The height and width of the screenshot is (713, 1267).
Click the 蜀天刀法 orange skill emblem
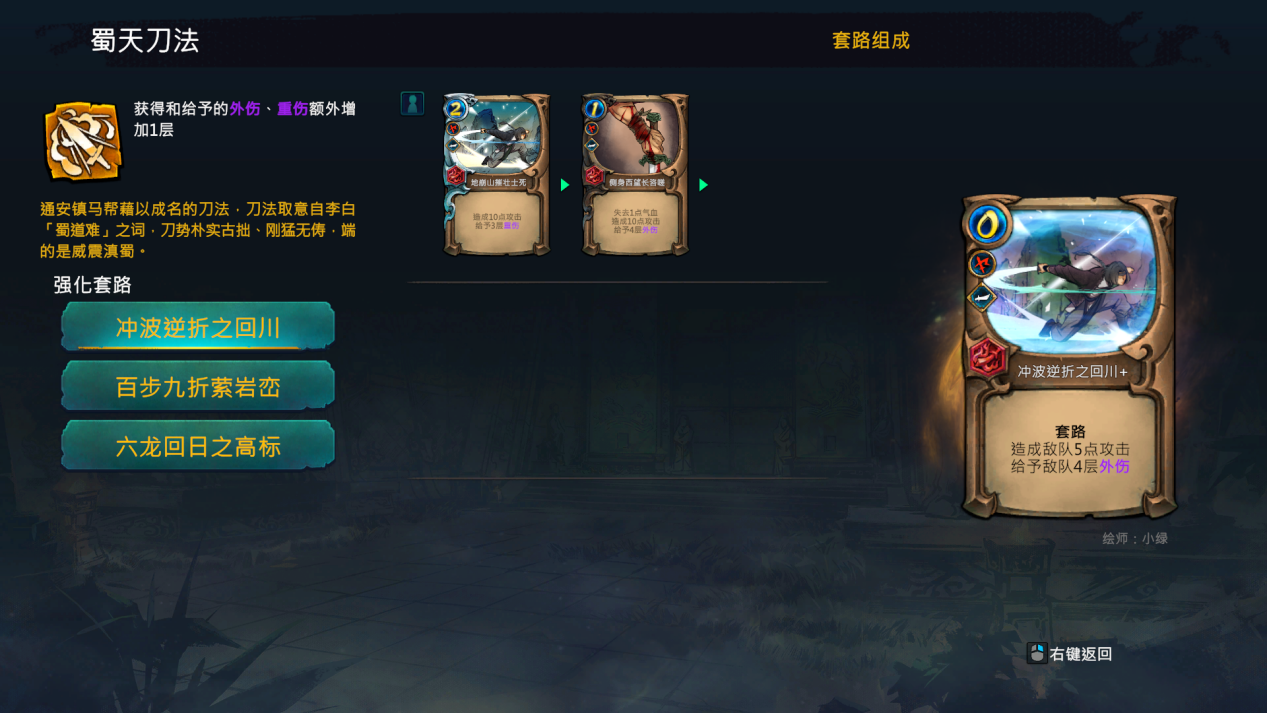tap(83, 141)
